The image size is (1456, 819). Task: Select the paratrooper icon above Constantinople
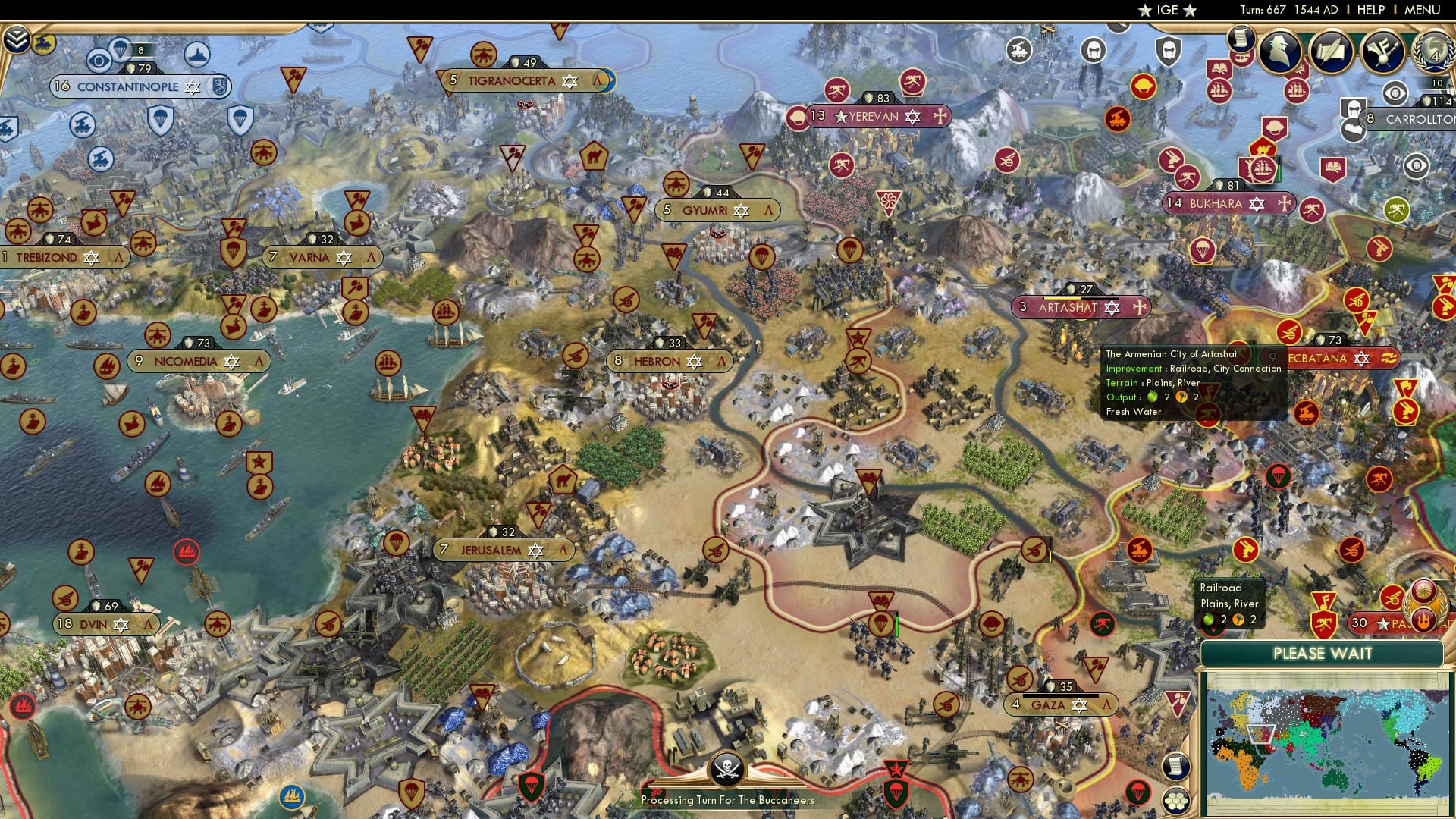121,49
